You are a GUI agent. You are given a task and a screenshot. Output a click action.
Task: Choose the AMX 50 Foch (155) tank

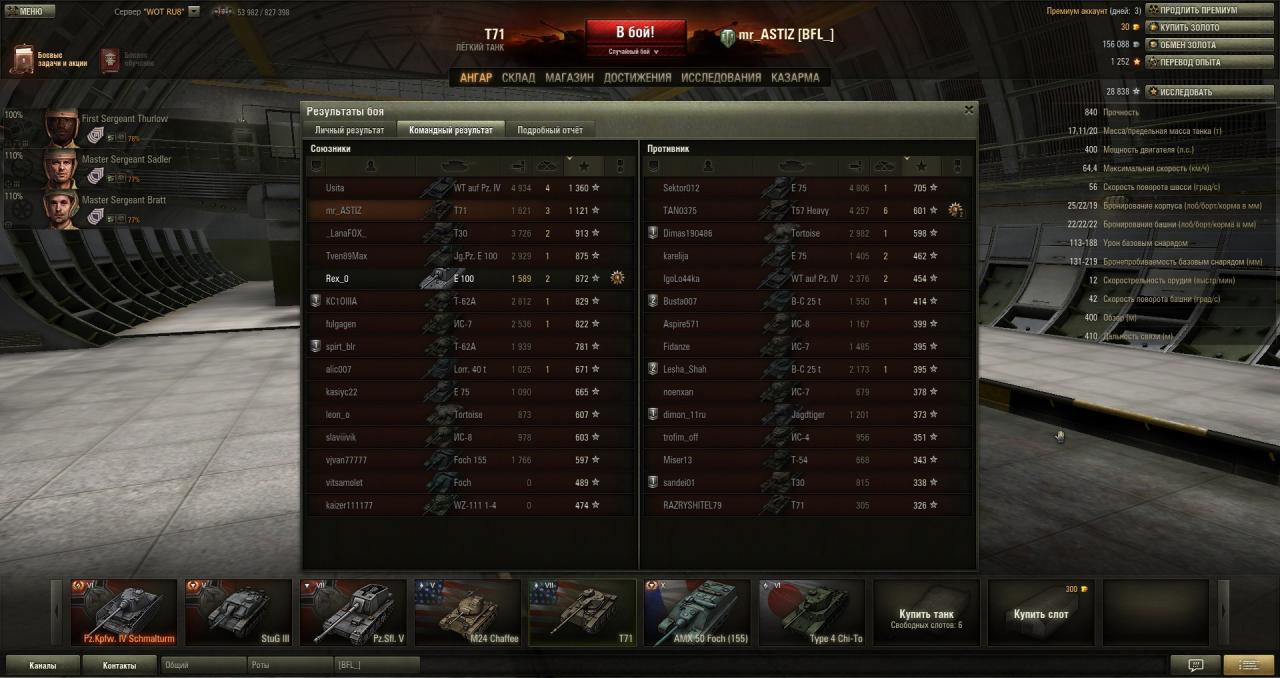tap(696, 612)
